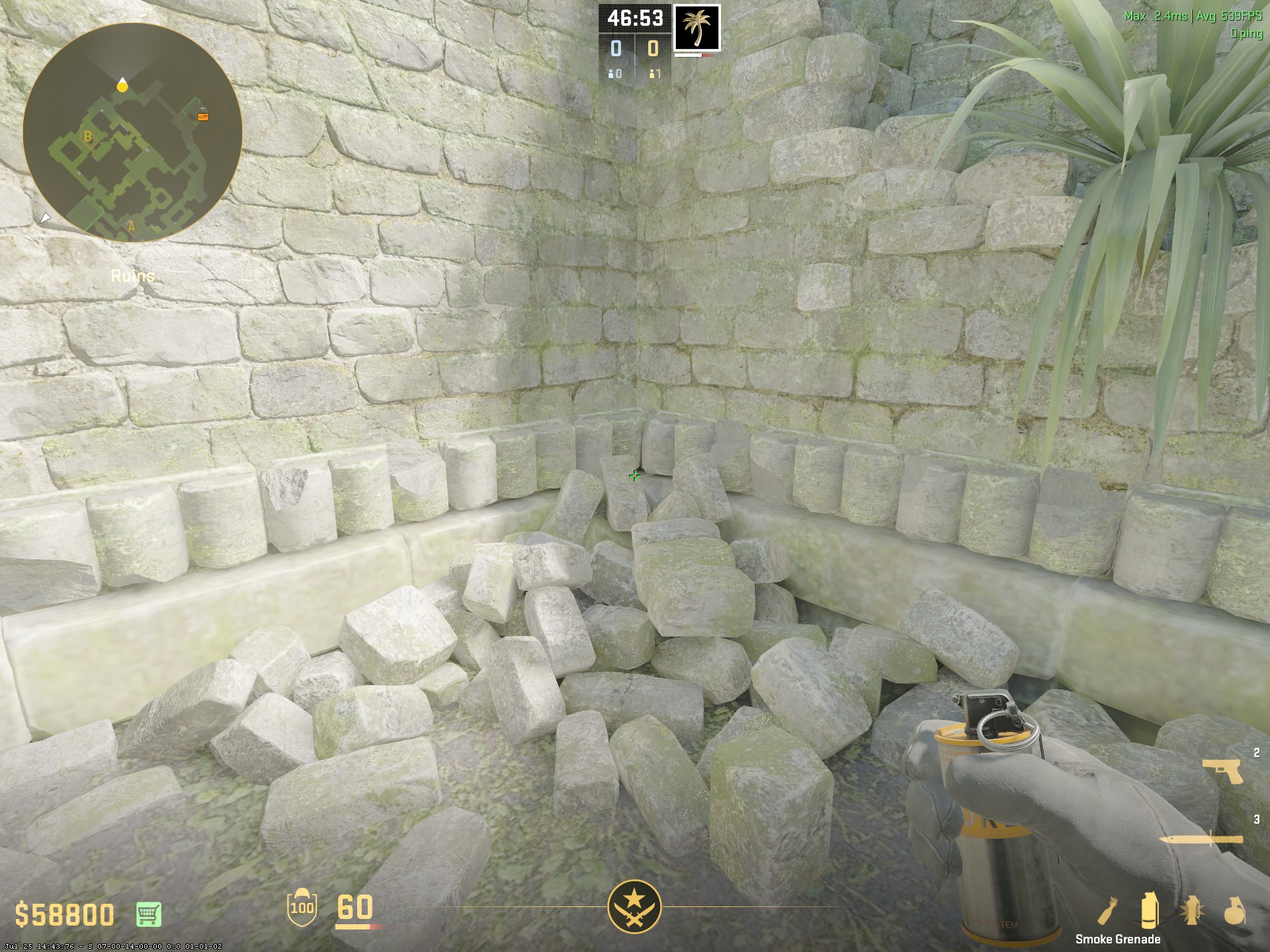Click the palm tree map emblem

pos(697,28)
